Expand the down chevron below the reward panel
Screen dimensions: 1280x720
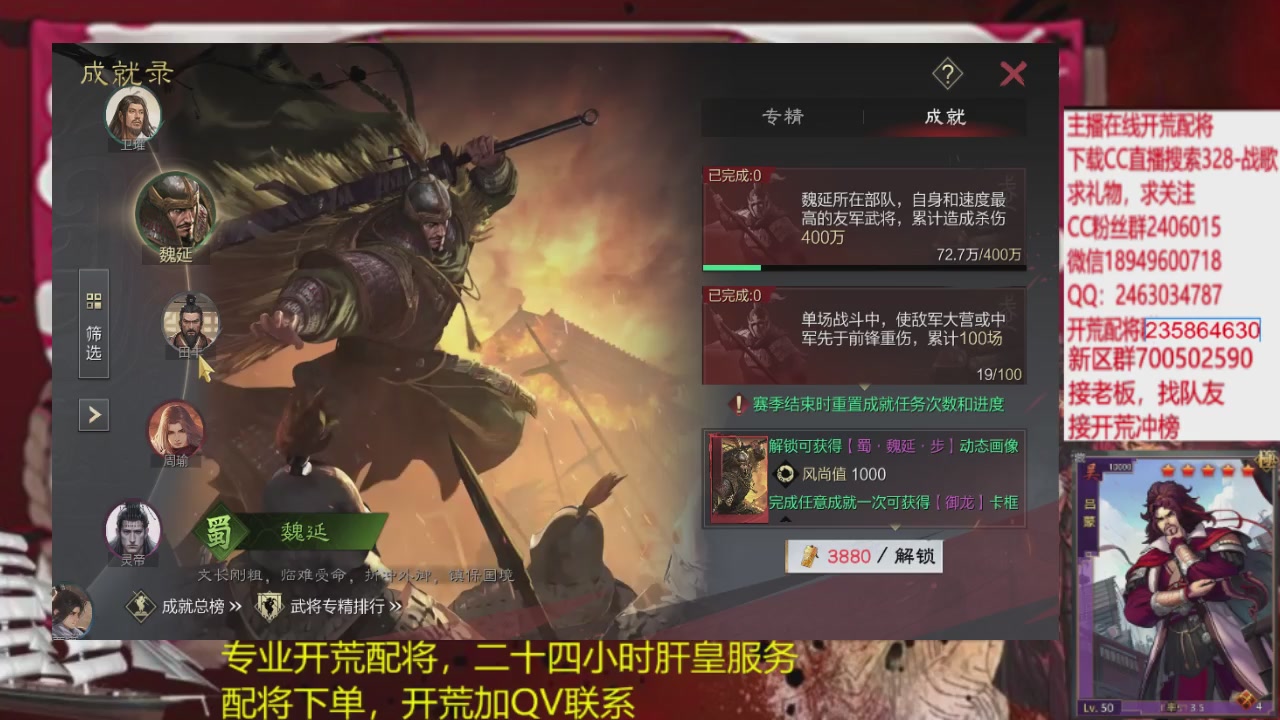click(x=895, y=527)
